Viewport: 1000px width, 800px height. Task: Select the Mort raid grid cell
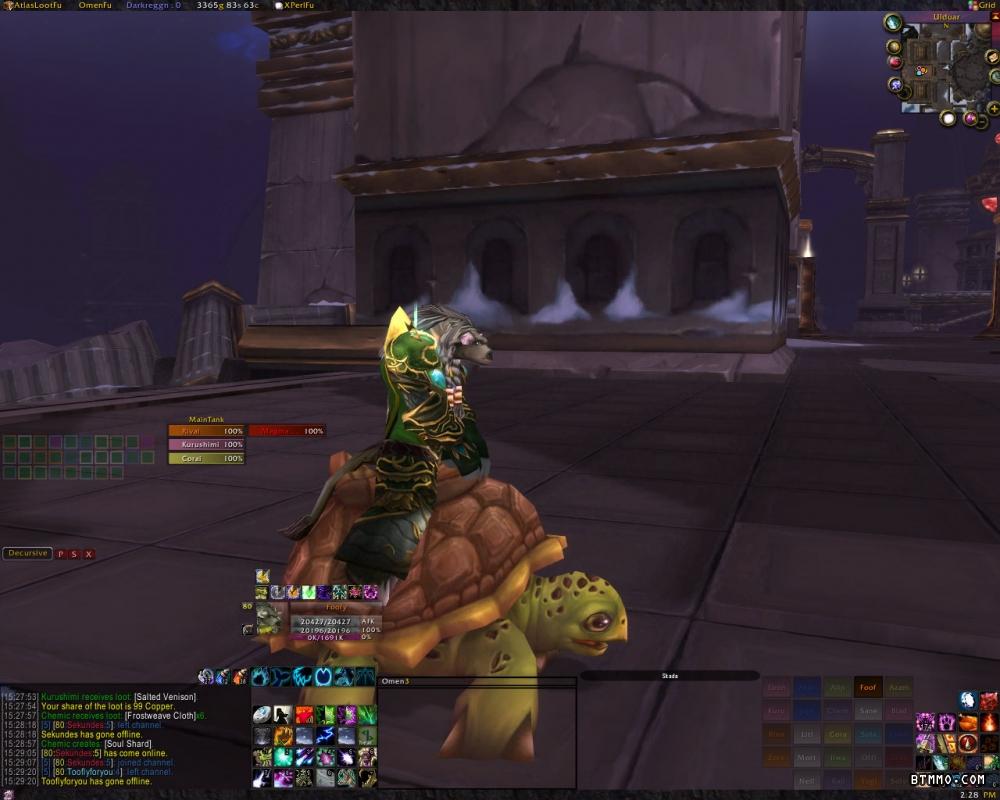(x=808, y=758)
